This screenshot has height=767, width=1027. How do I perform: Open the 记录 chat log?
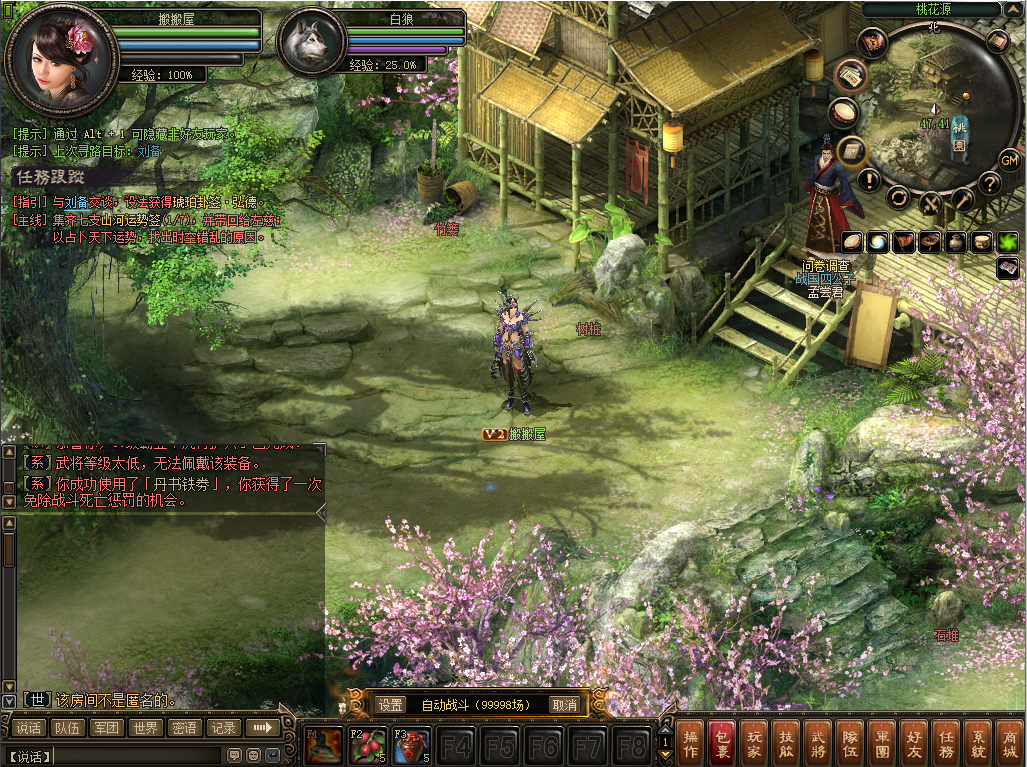[x=224, y=728]
